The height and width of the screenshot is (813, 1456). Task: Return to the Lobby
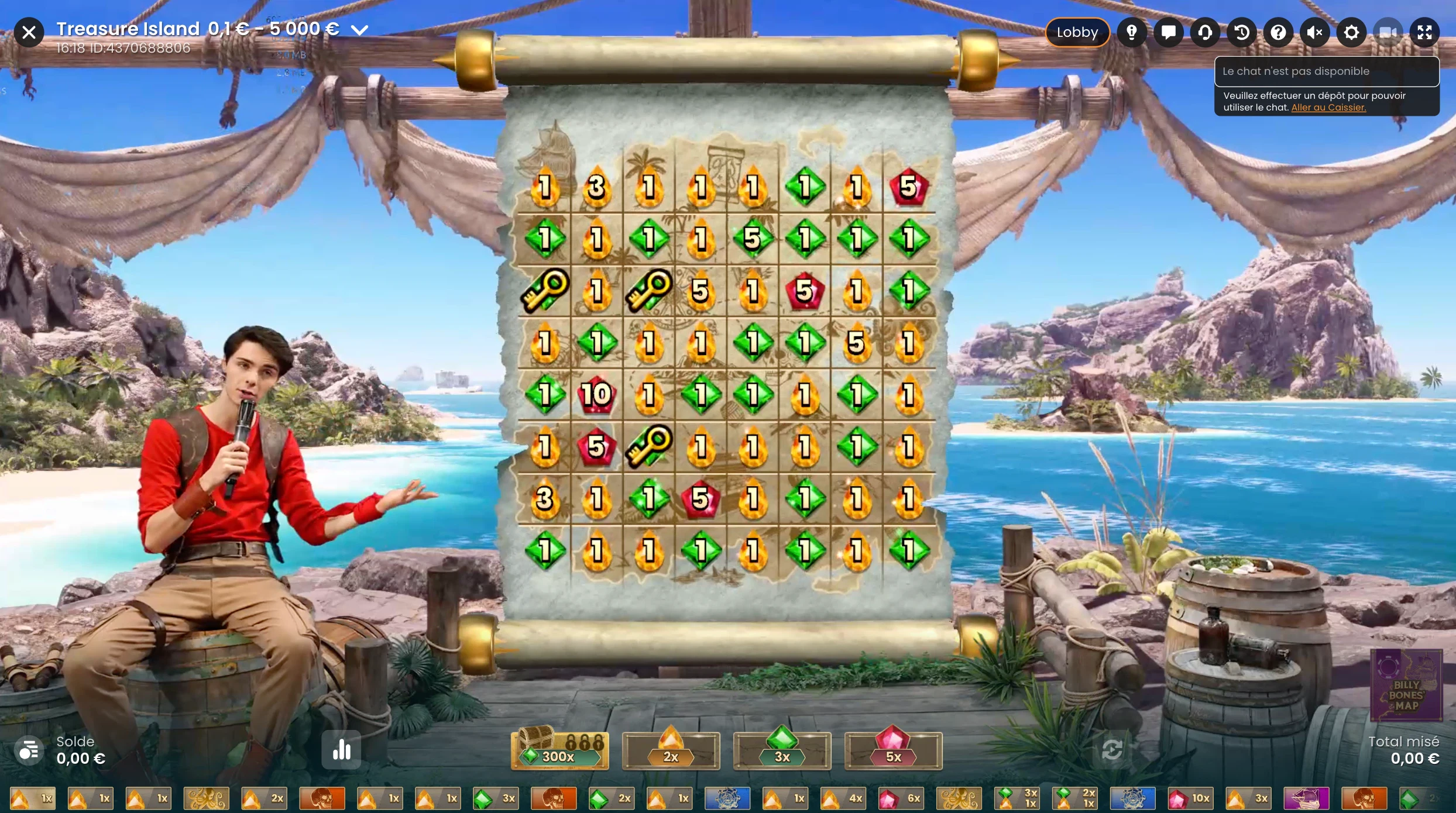1077,32
